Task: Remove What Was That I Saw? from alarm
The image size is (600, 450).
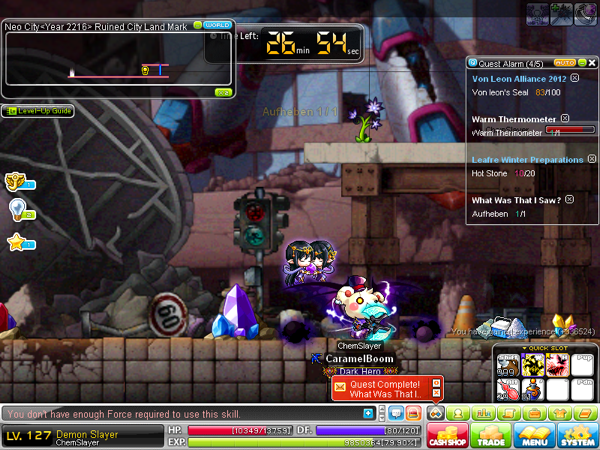Action: tap(569, 199)
